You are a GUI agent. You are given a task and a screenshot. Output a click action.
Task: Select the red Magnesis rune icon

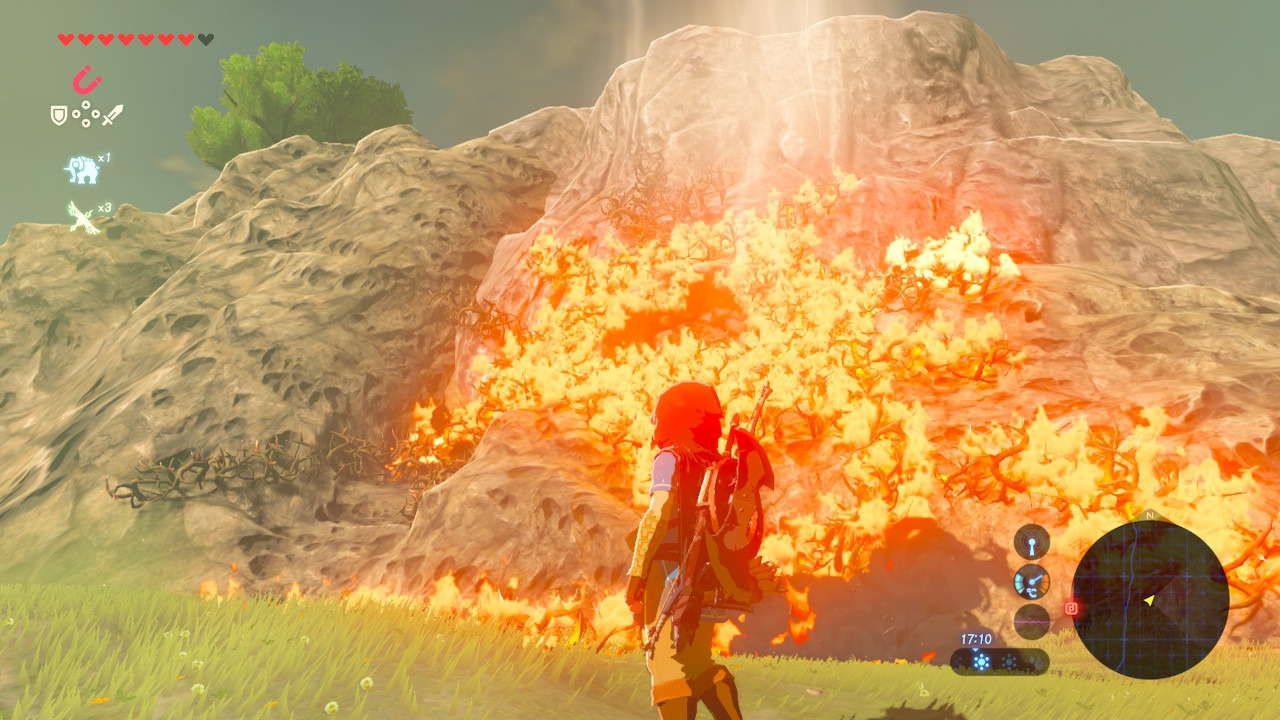[87, 79]
